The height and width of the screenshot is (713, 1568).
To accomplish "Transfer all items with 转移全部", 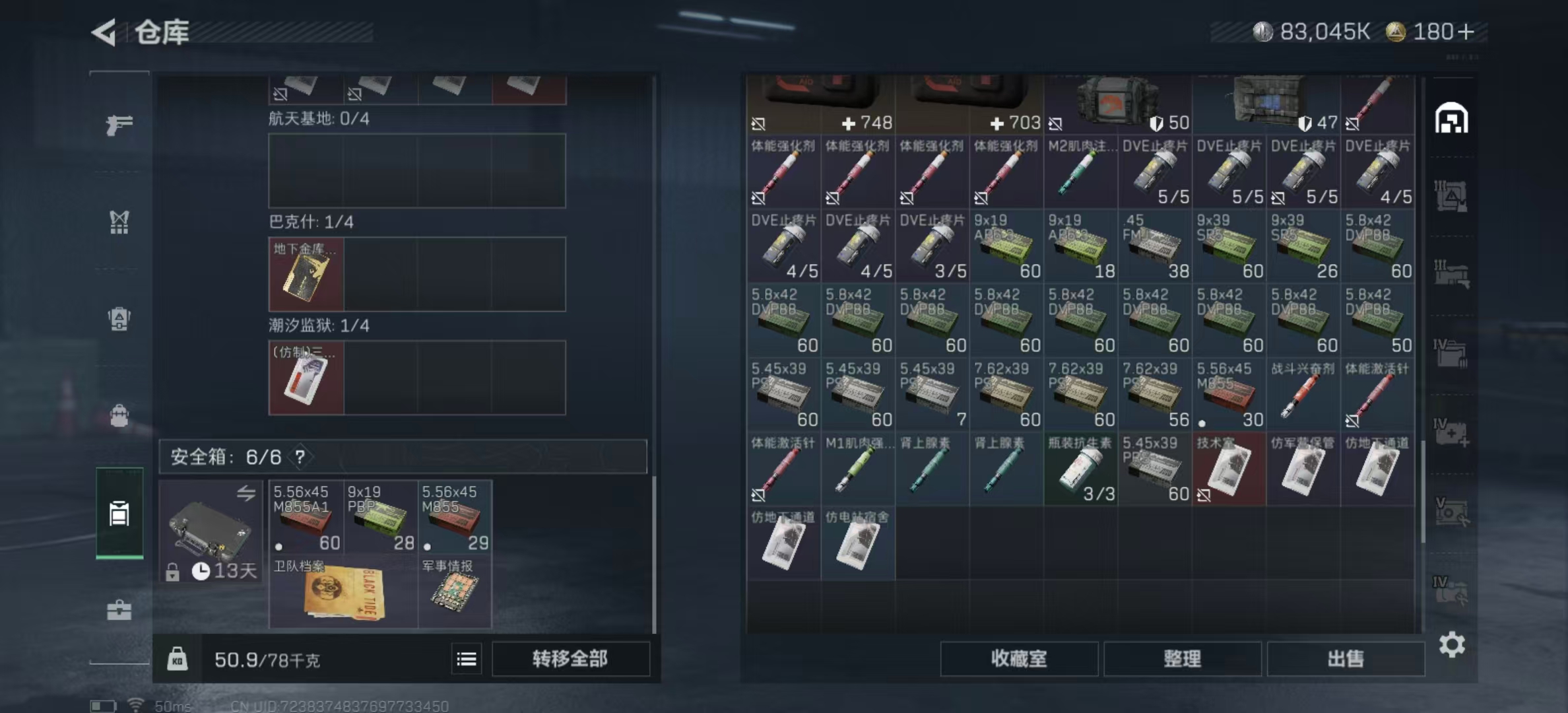I will click(x=570, y=658).
